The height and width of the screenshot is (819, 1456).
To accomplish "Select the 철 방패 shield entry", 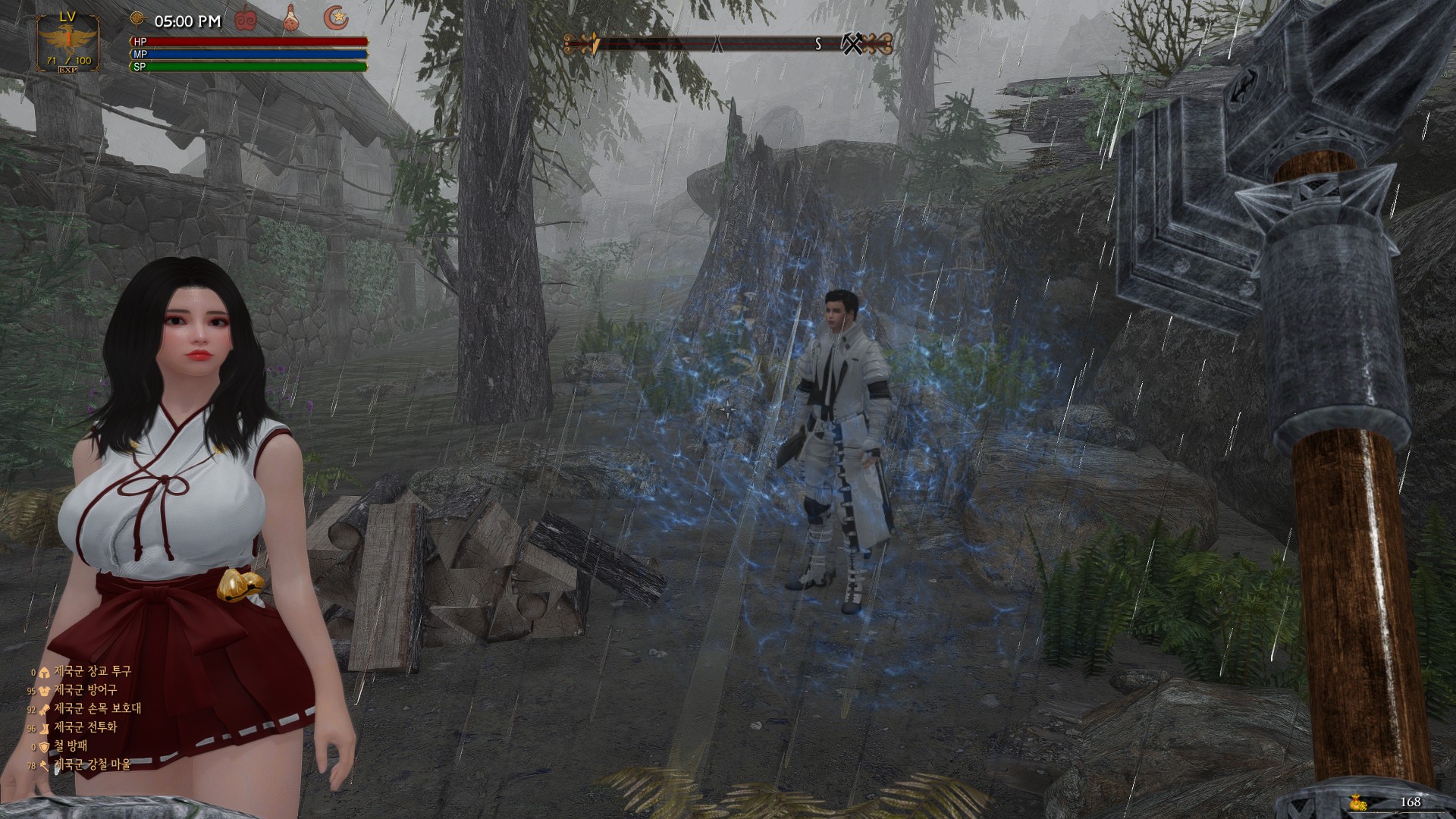I will click(70, 746).
